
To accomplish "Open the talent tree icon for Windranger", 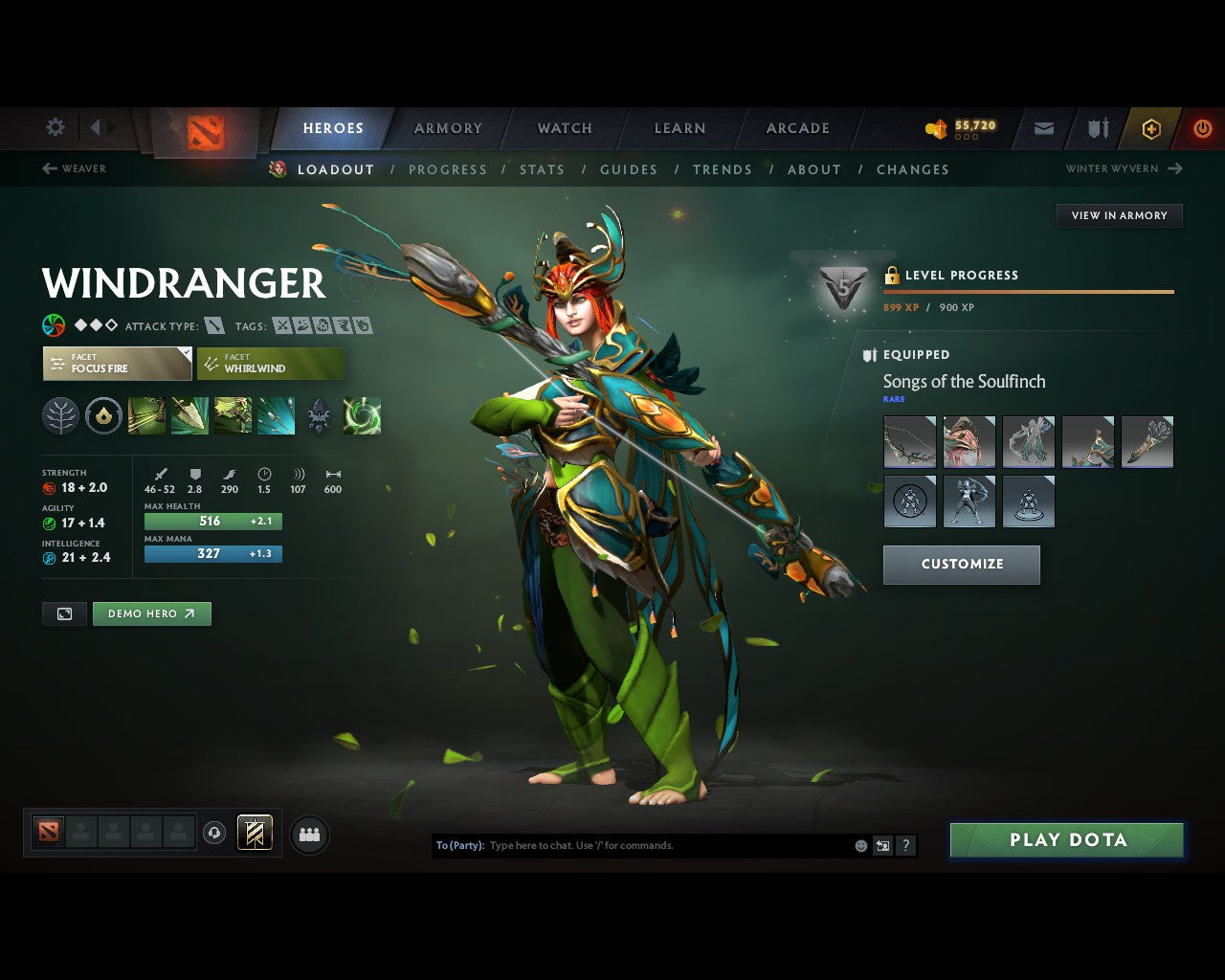I will [x=60, y=414].
